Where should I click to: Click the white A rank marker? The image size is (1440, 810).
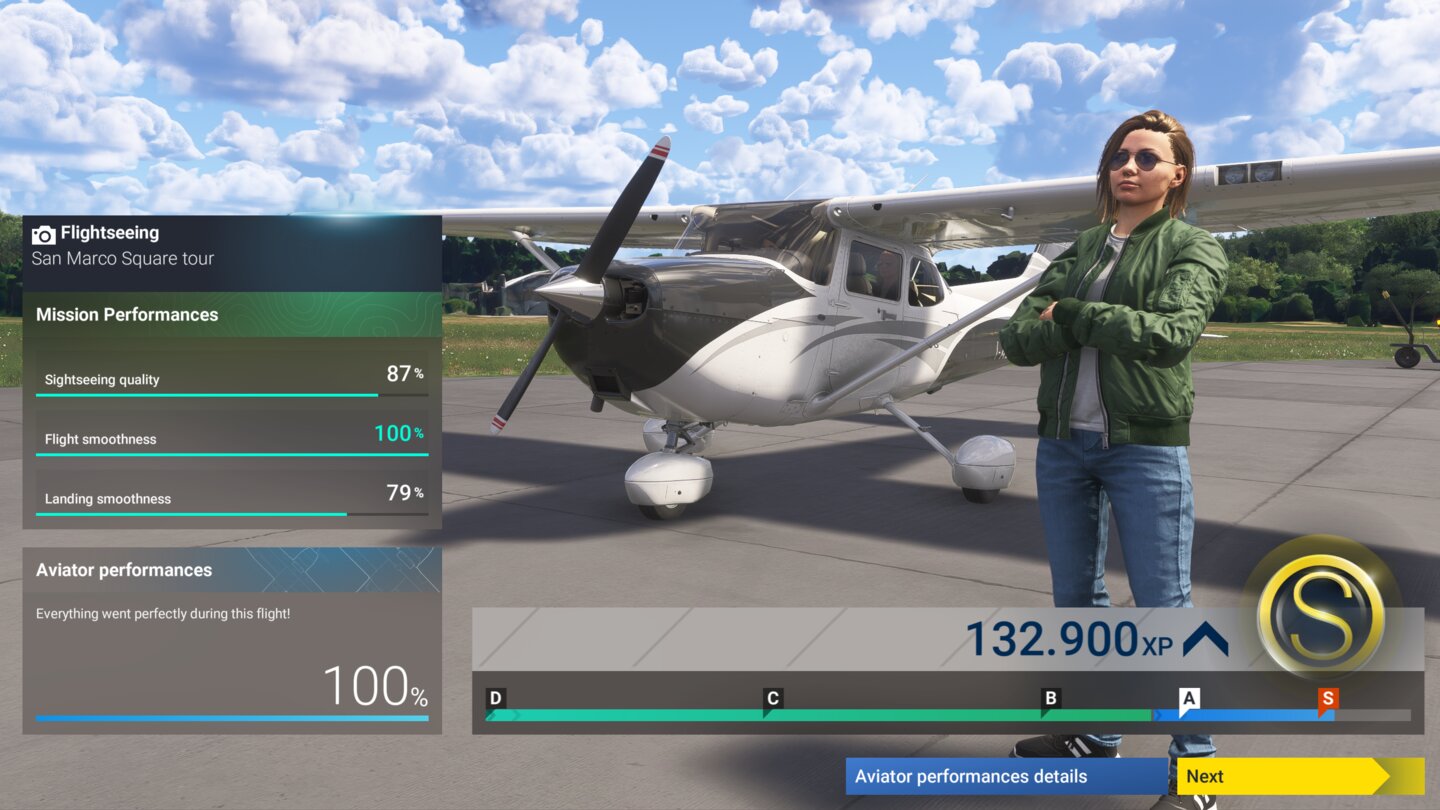[1188, 699]
